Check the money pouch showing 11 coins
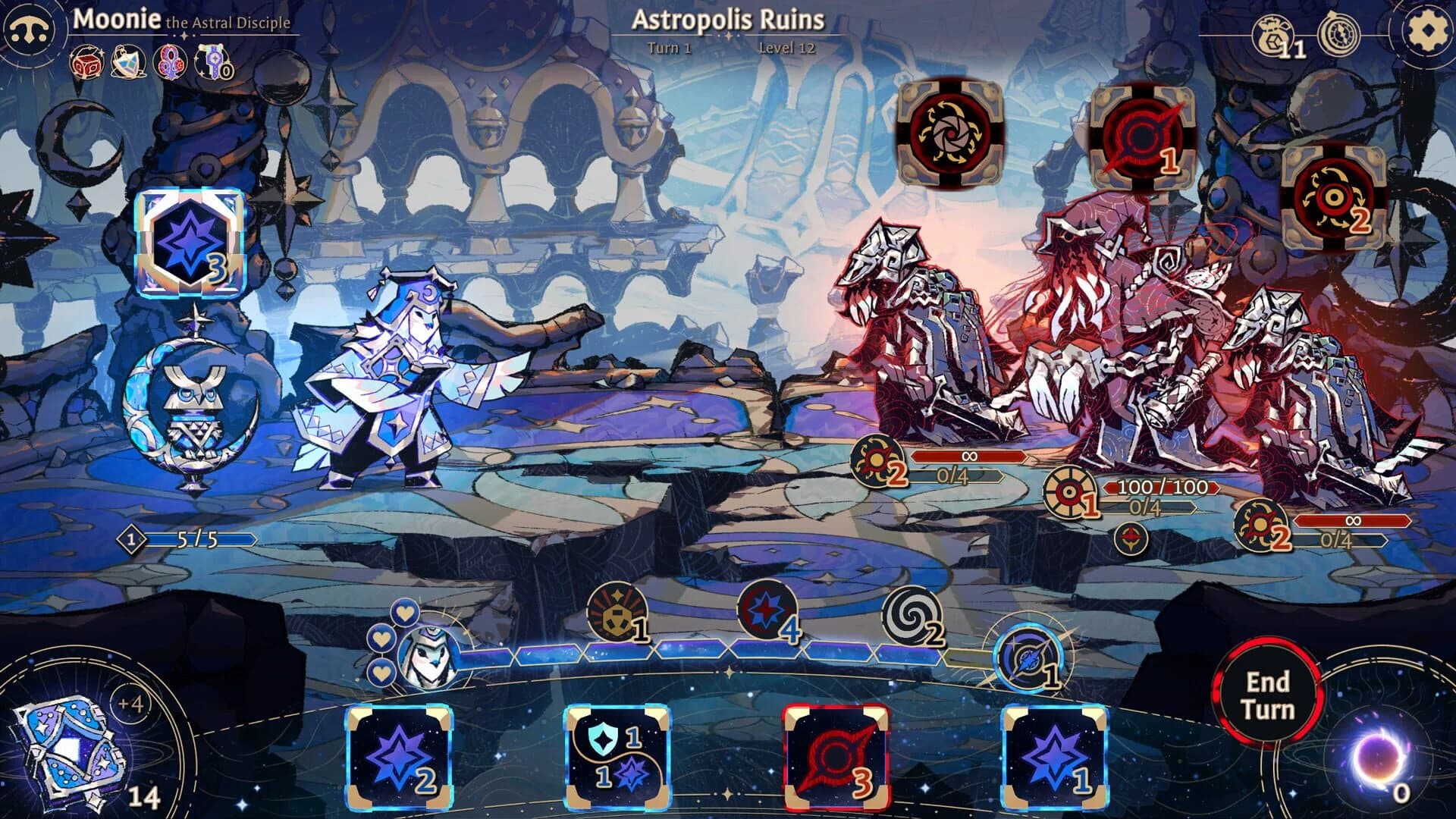Screen dimensions: 1456x819 pyautogui.click(x=1272, y=36)
